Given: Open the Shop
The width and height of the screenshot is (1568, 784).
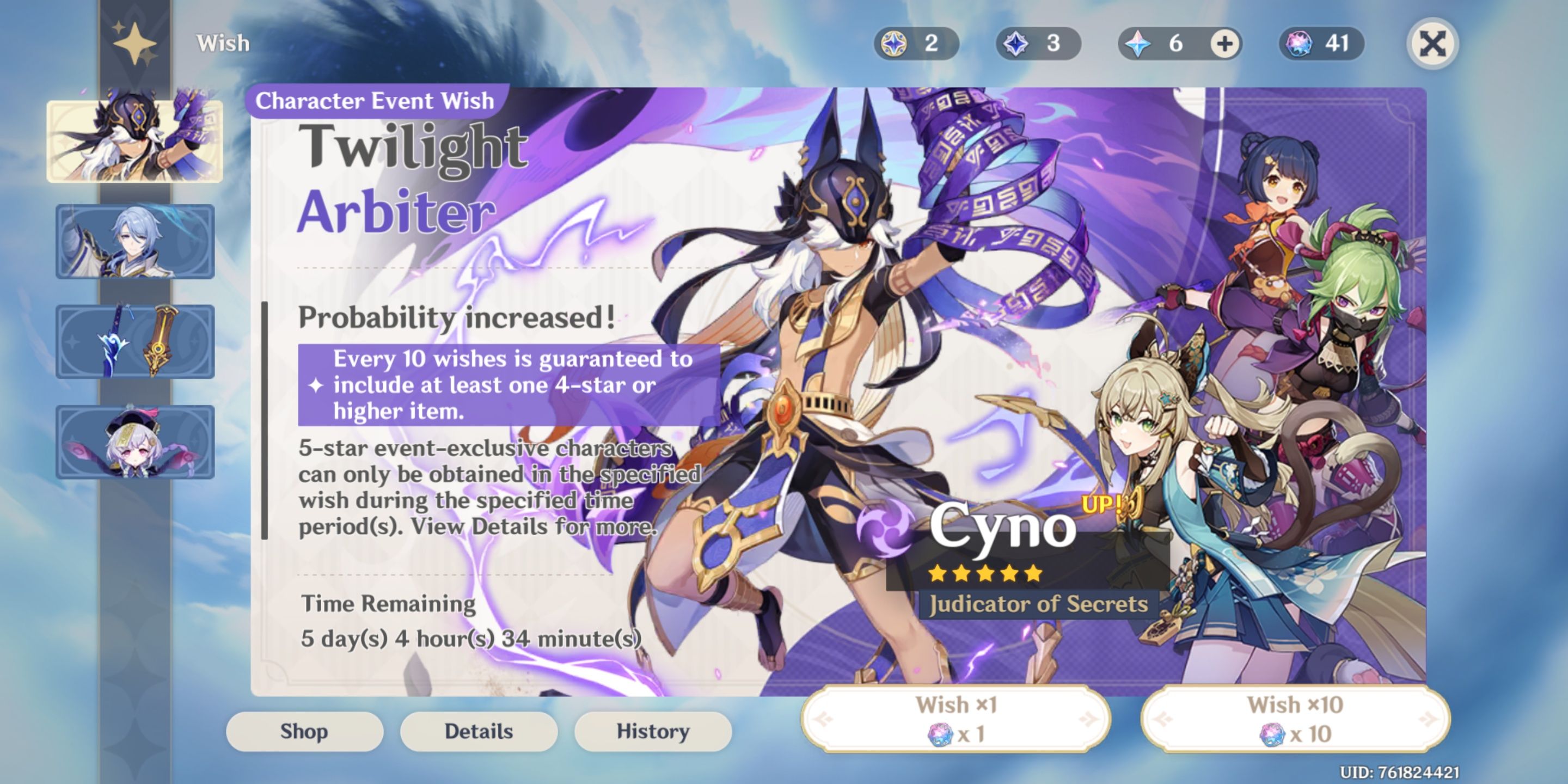Looking at the screenshot, I should [304, 731].
